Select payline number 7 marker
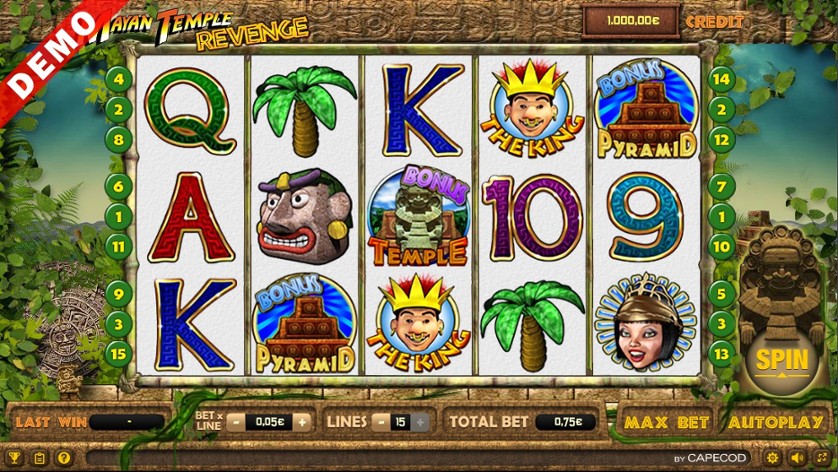838x472 pixels. [x=721, y=186]
